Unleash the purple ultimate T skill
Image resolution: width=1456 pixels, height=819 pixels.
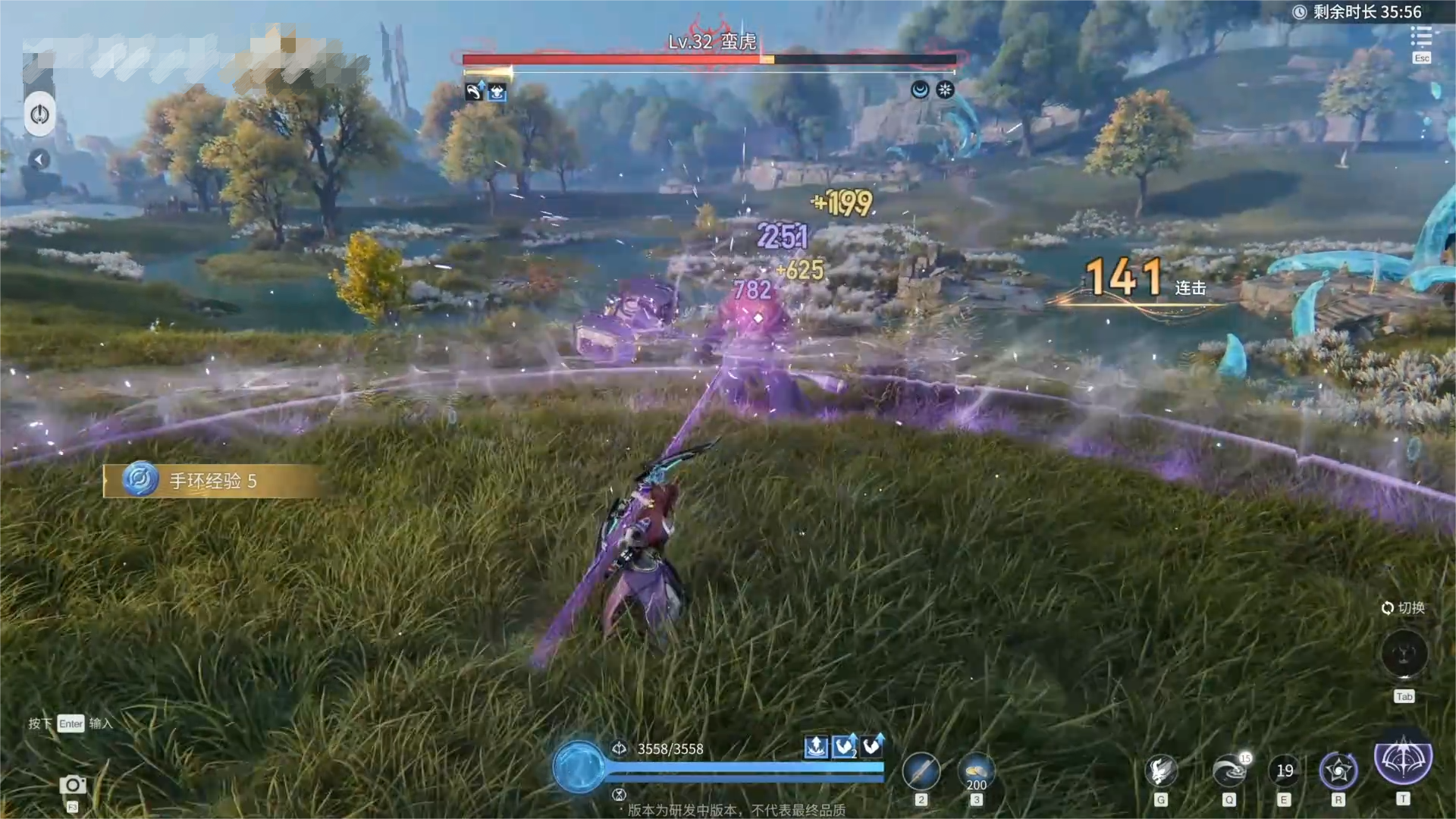point(1403,761)
